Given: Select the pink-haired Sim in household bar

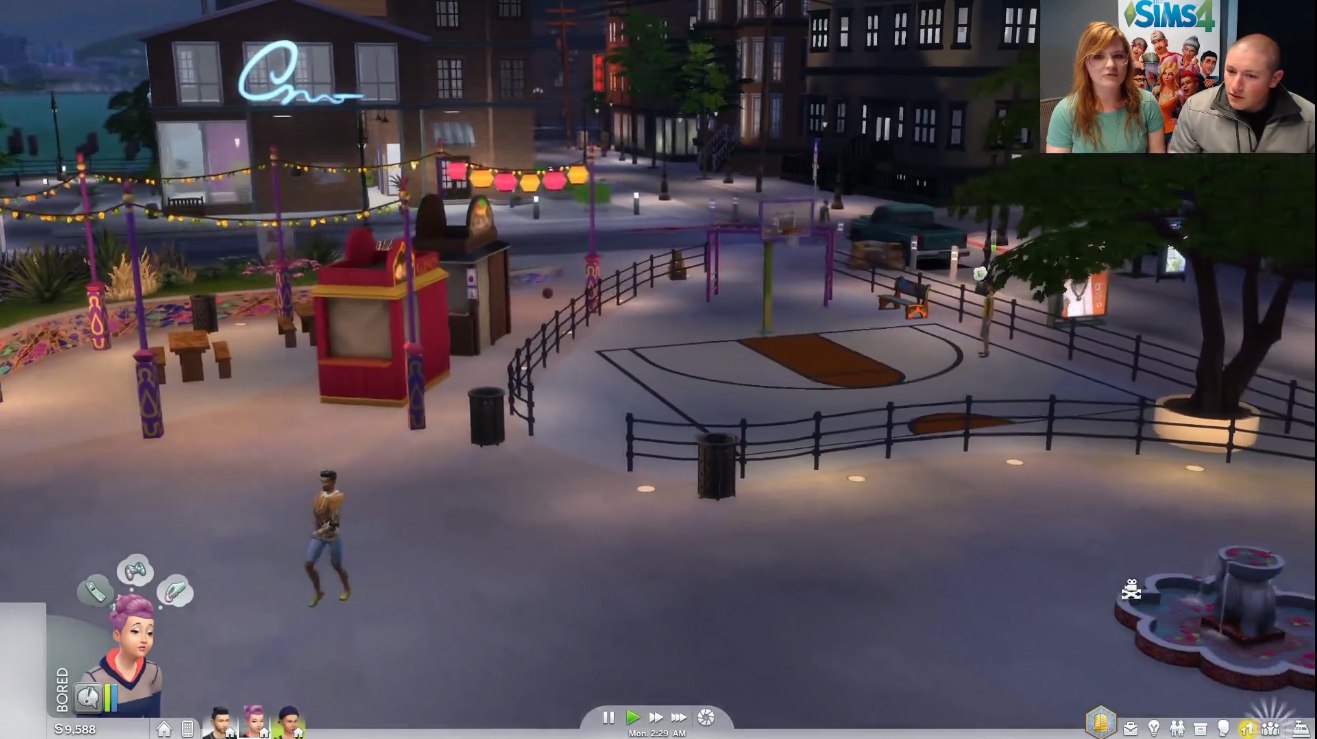Looking at the screenshot, I should click(254, 722).
